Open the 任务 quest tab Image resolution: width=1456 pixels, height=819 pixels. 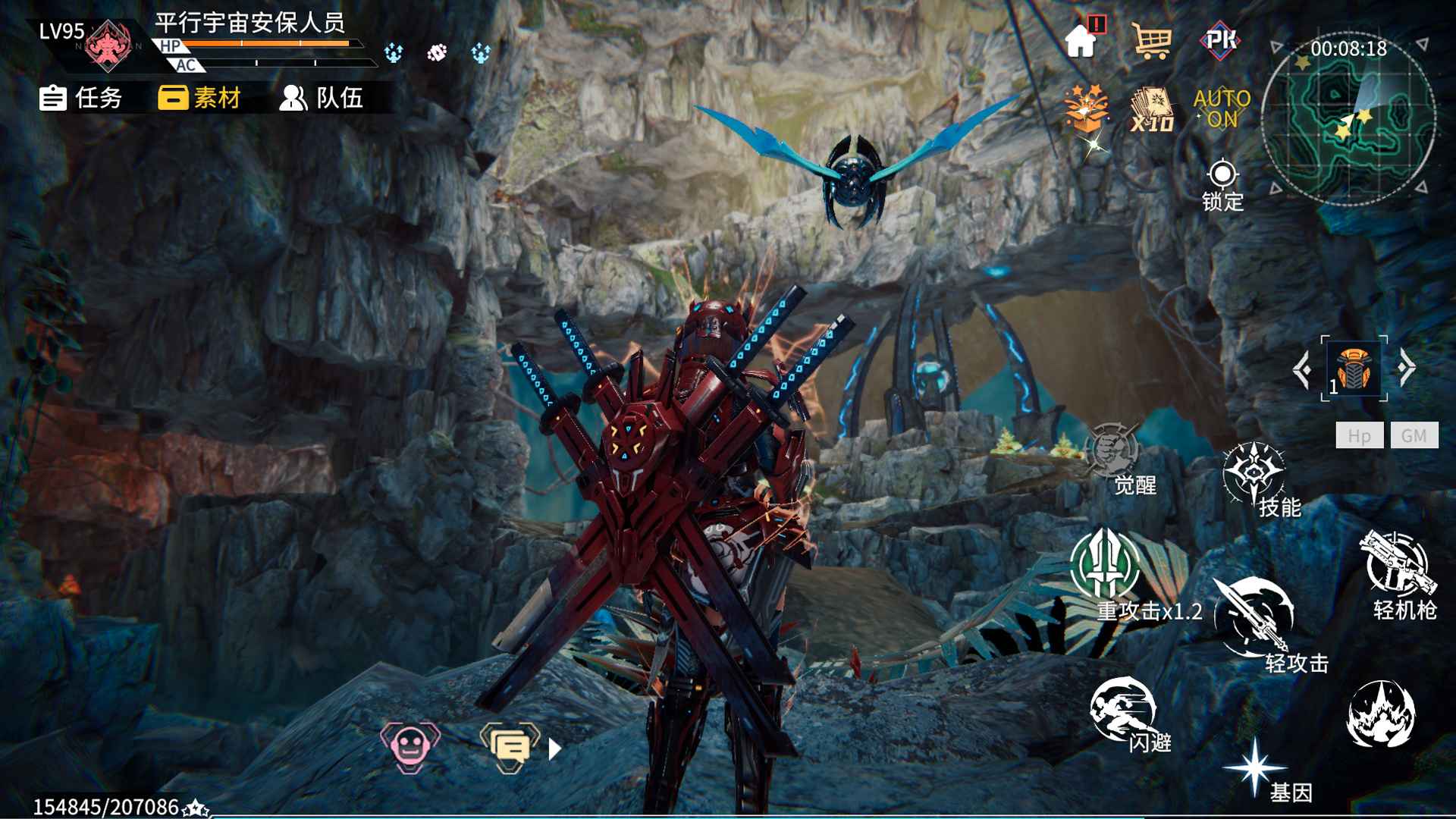coord(81,98)
